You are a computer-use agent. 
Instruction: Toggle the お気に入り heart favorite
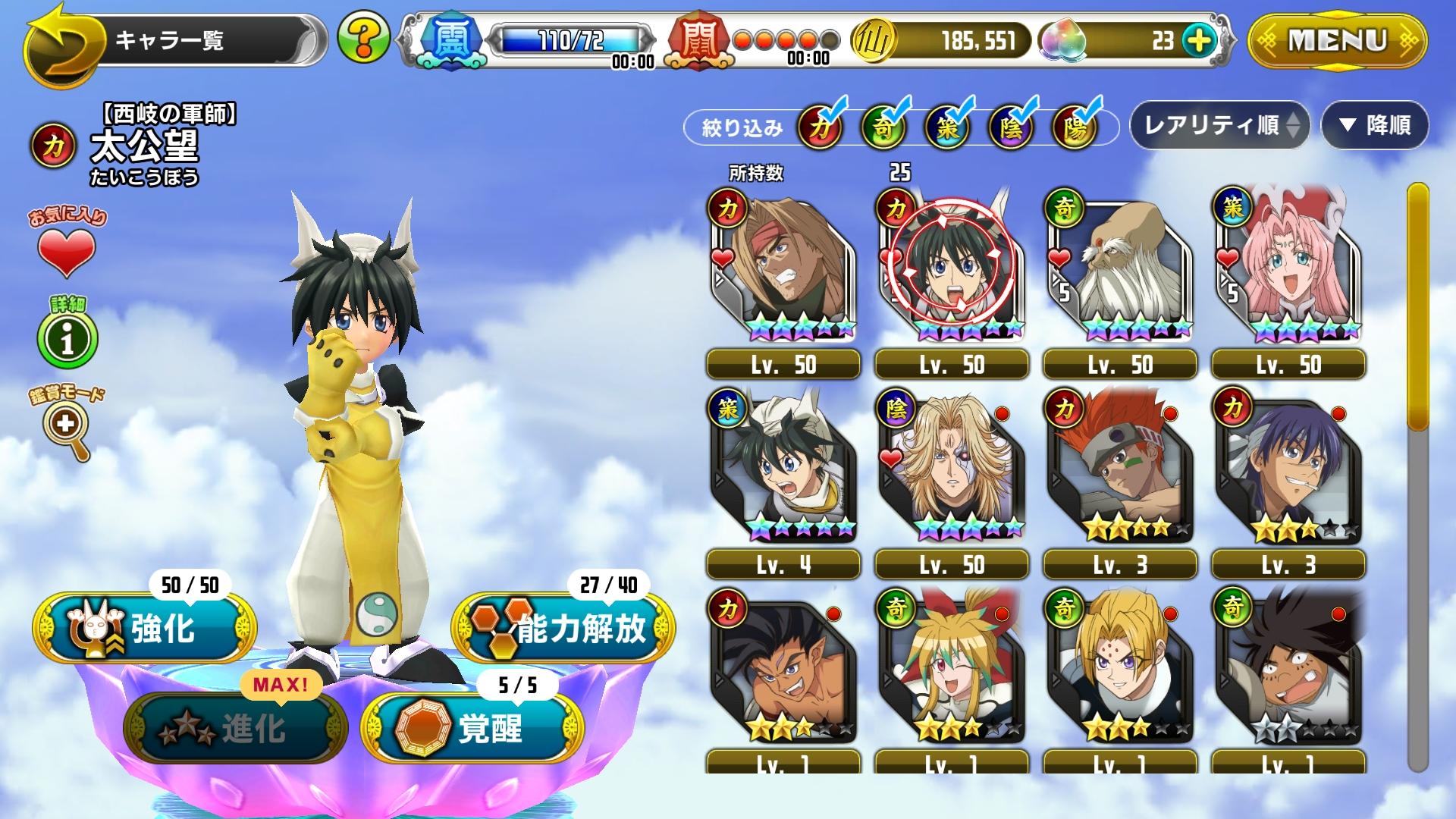pyautogui.click(x=67, y=251)
